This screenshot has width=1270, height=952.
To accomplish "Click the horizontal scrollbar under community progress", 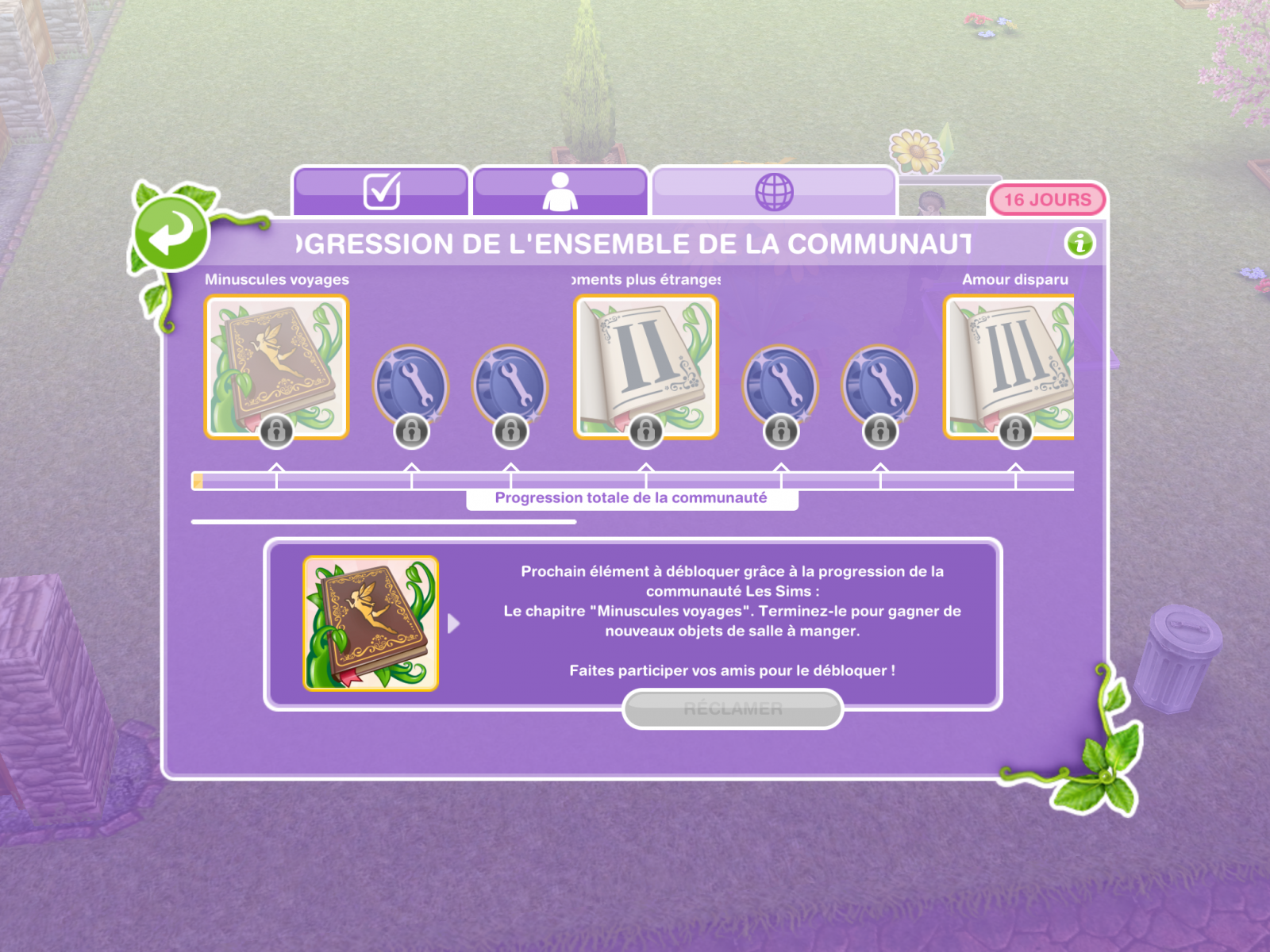I will point(383,522).
